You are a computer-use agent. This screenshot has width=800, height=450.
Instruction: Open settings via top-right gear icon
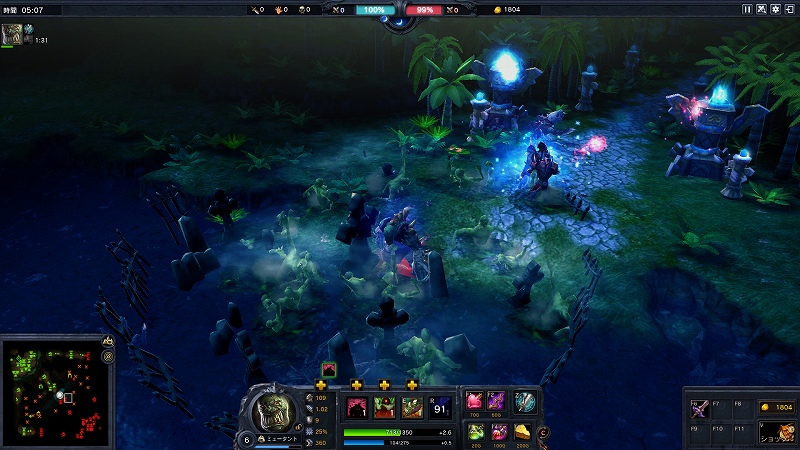point(775,9)
